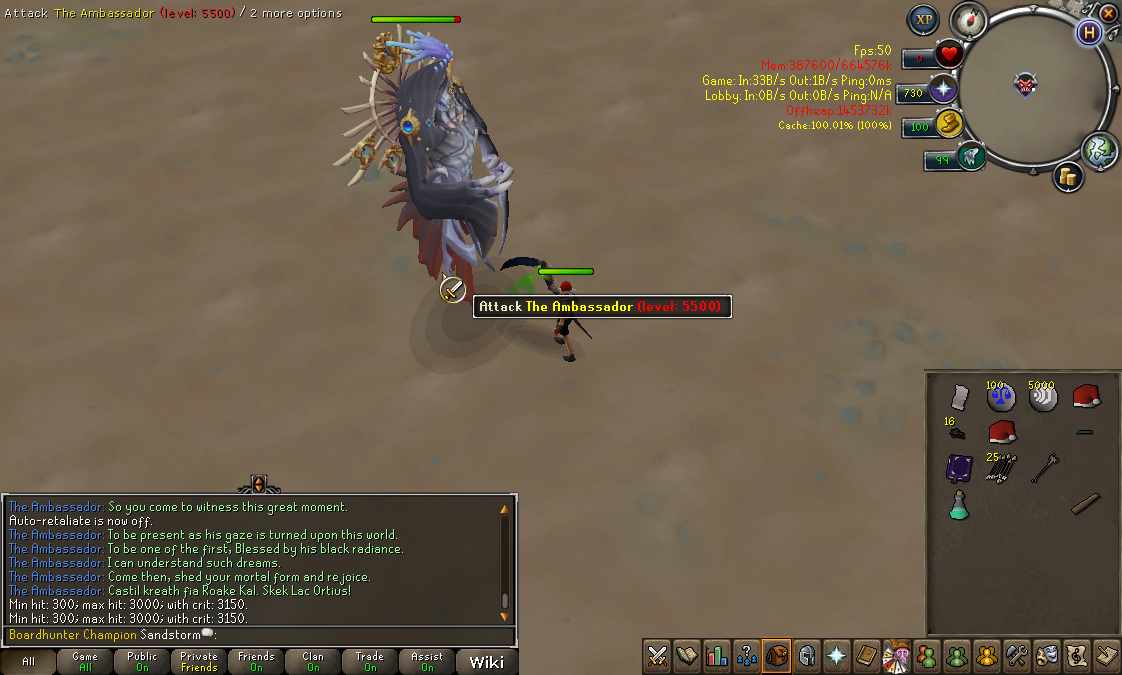Open the Wiki button in chat bar
The image size is (1122, 675).
pyautogui.click(x=486, y=661)
